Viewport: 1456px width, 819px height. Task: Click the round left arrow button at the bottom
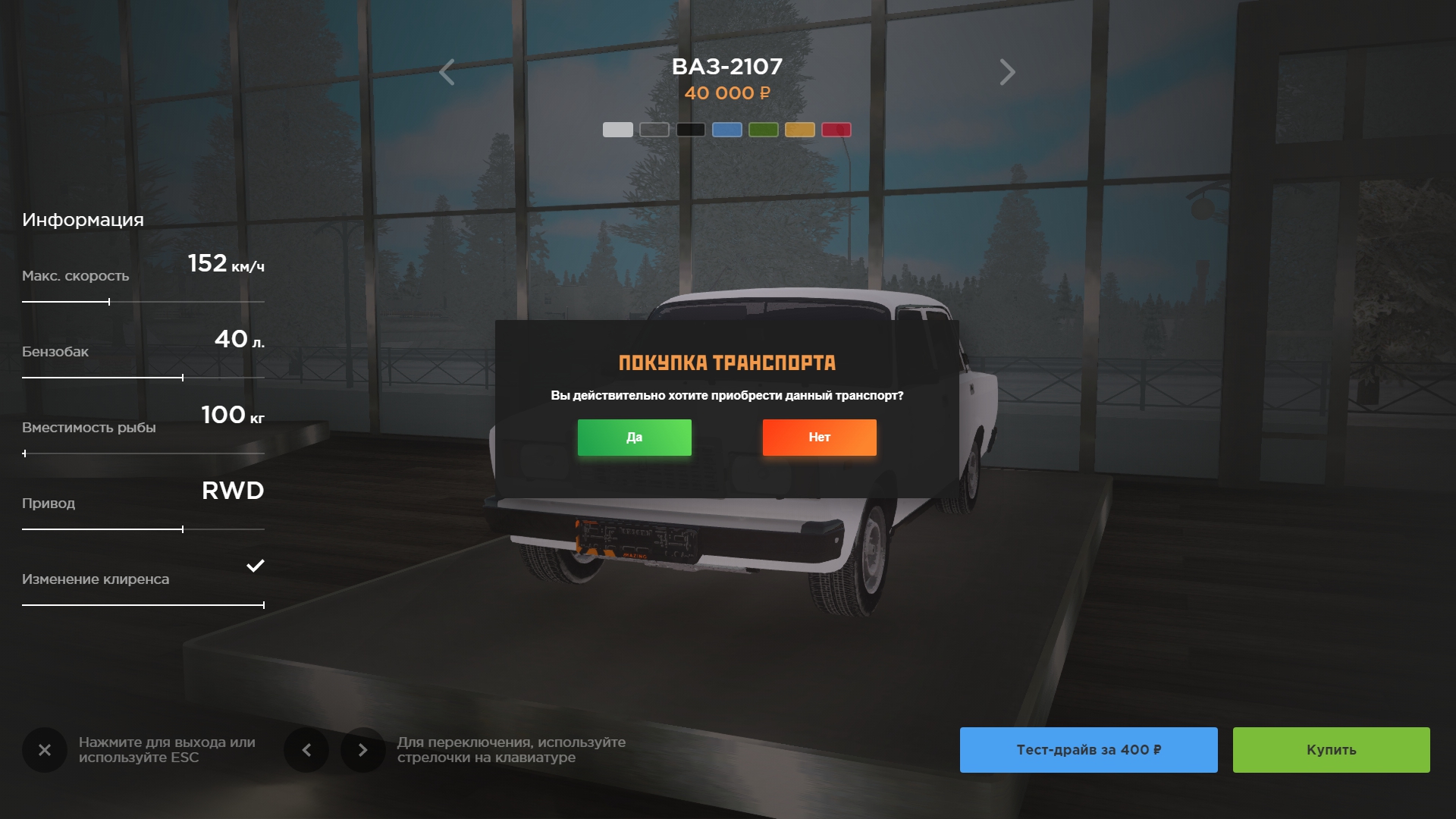[306, 750]
